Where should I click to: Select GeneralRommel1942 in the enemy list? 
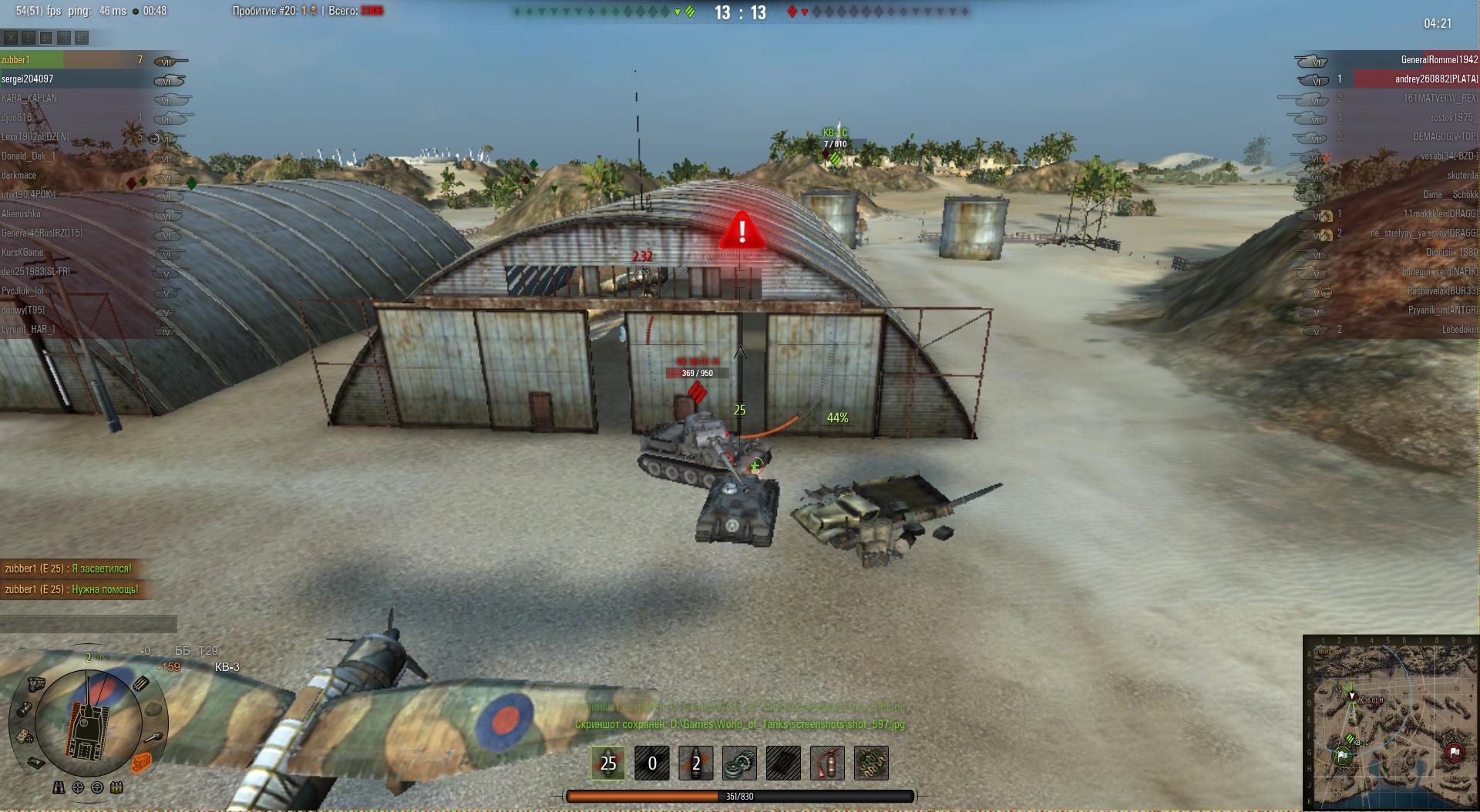[x=1438, y=59]
